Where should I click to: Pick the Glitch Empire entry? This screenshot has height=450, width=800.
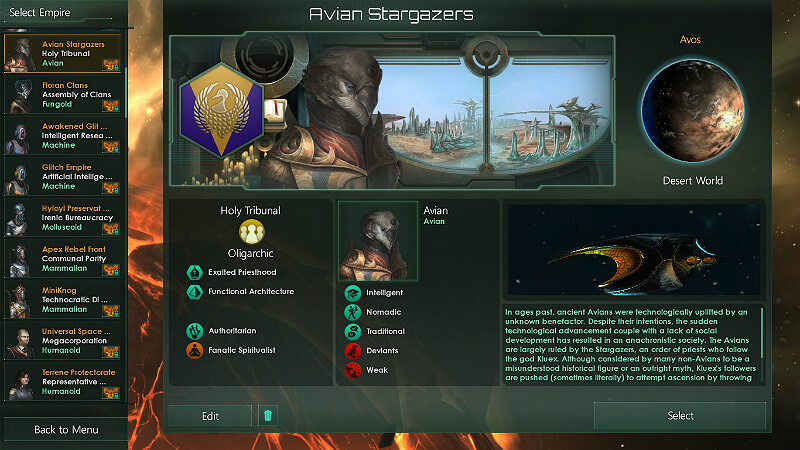[x=64, y=175]
